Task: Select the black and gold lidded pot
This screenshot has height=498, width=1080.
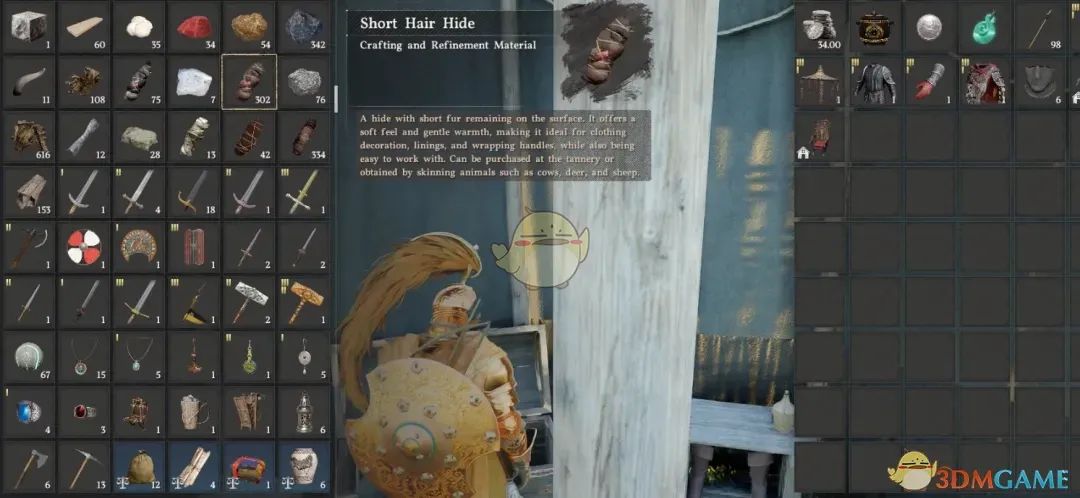Action: coord(877,27)
